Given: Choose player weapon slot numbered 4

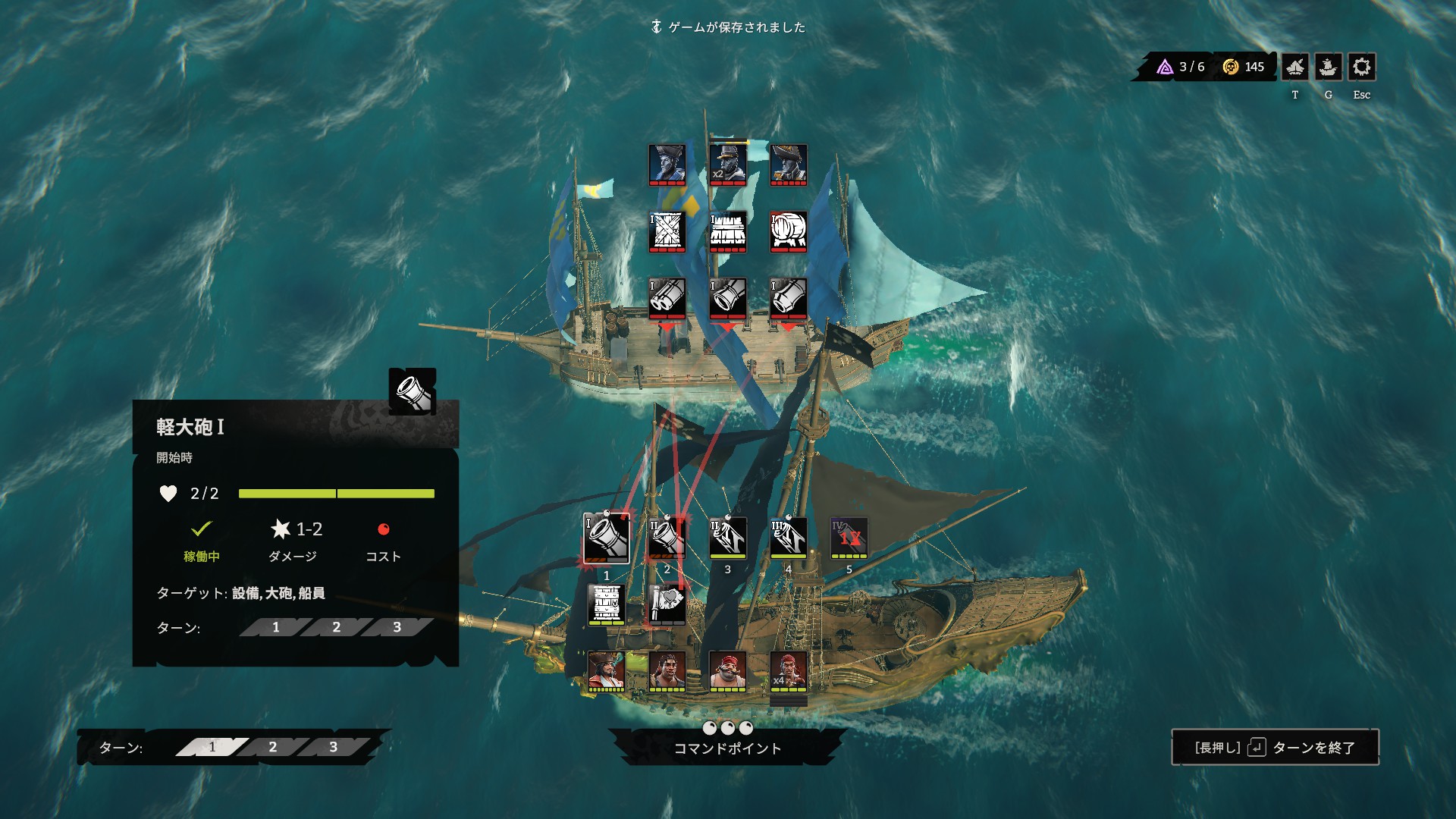Looking at the screenshot, I should pyautogui.click(x=788, y=538).
